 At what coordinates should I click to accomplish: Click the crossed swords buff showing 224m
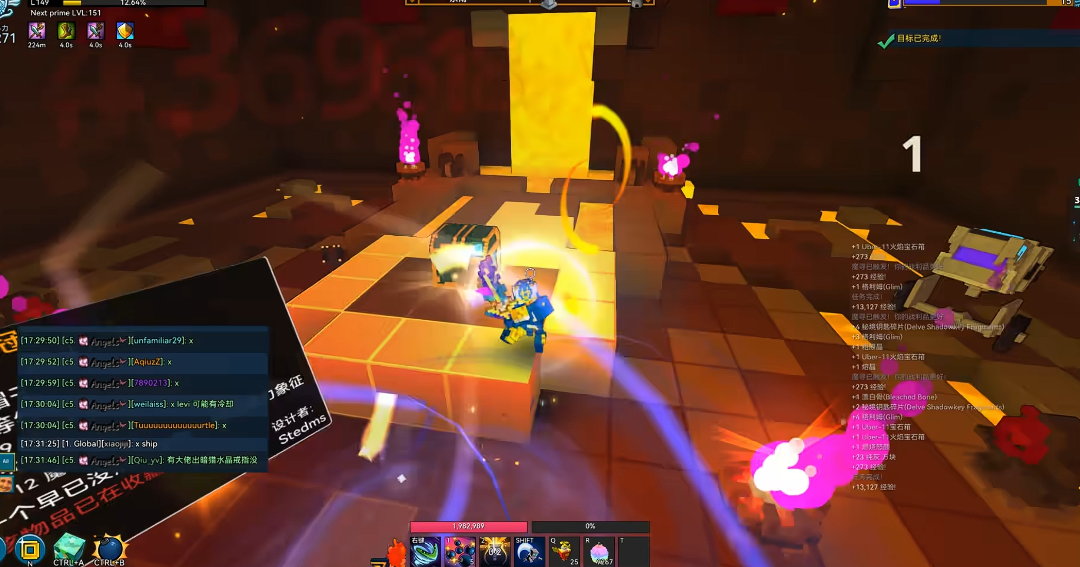click(x=37, y=32)
